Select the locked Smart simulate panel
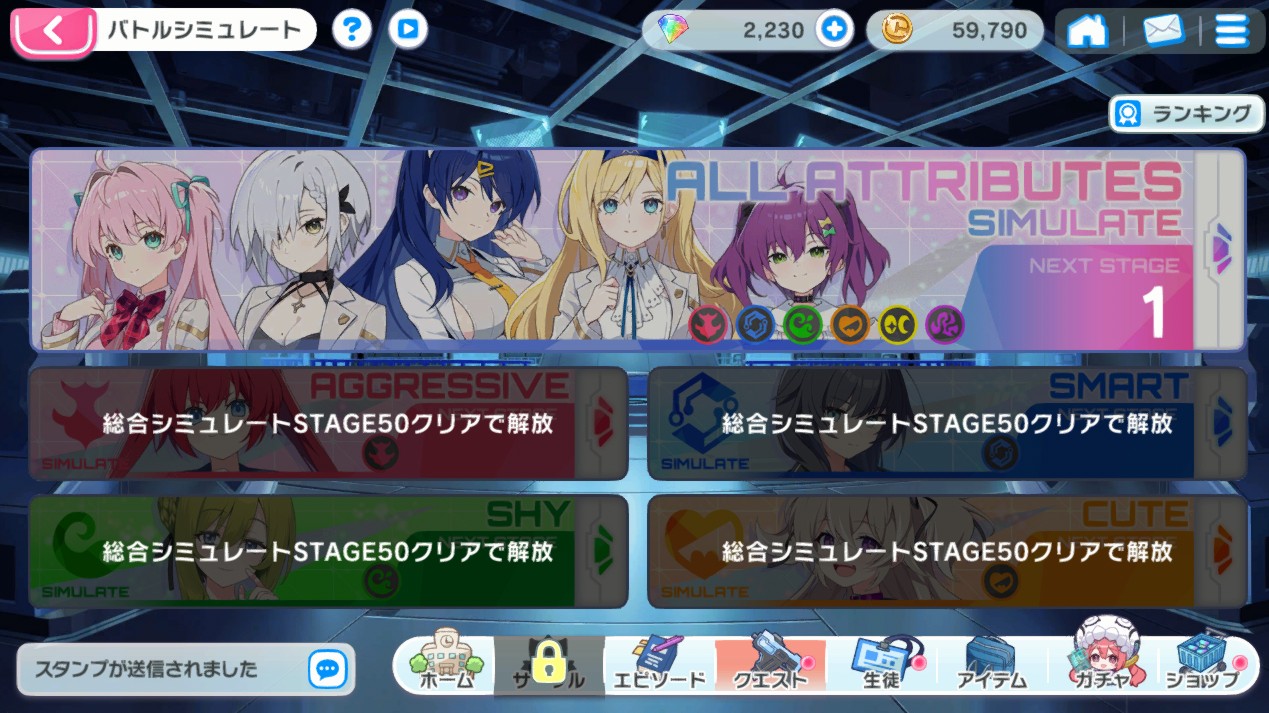1269x713 pixels. tap(946, 423)
